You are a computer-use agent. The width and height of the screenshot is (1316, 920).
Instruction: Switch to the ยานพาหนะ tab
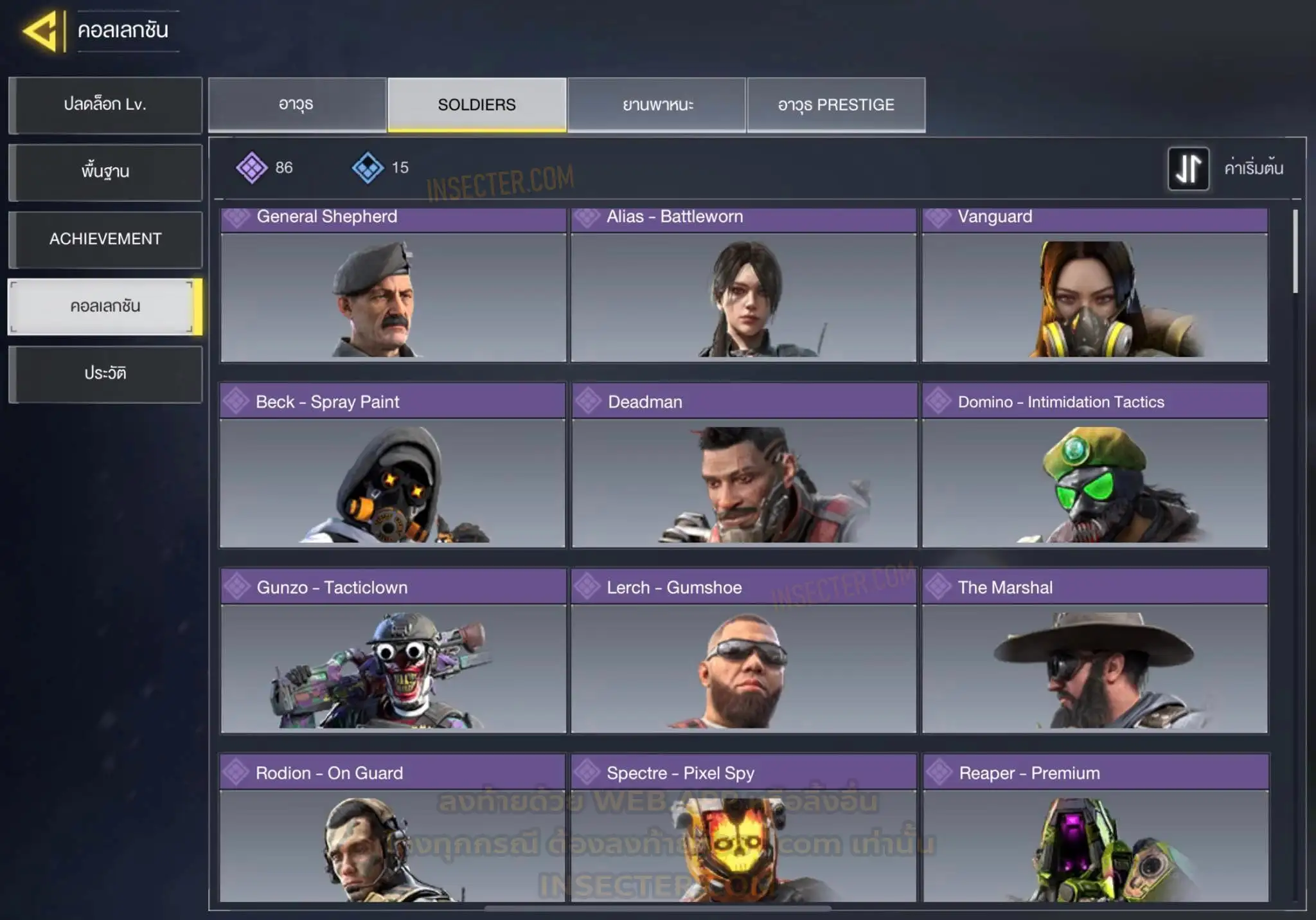tap(657, 105)
